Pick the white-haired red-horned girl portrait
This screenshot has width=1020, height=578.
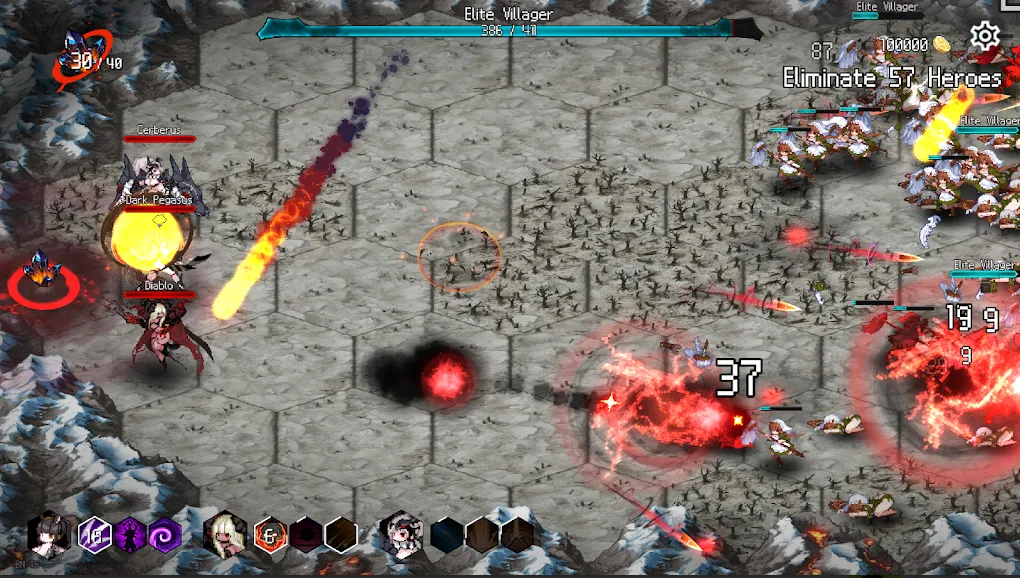coord(401,535)
